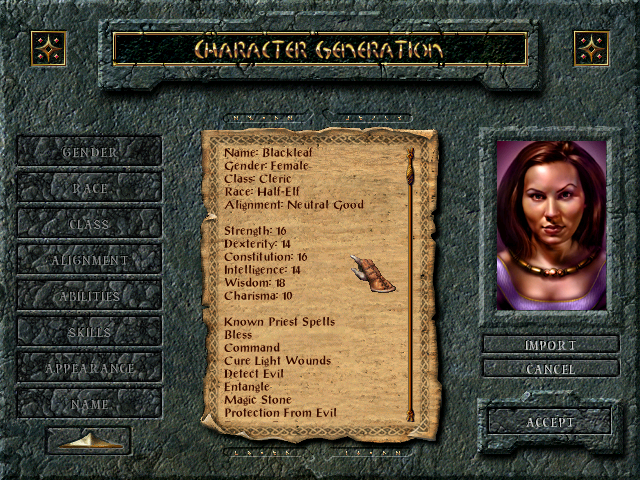This screenshot has height=480, width=640.
Task: Open the Skills step
Action: 89,332
